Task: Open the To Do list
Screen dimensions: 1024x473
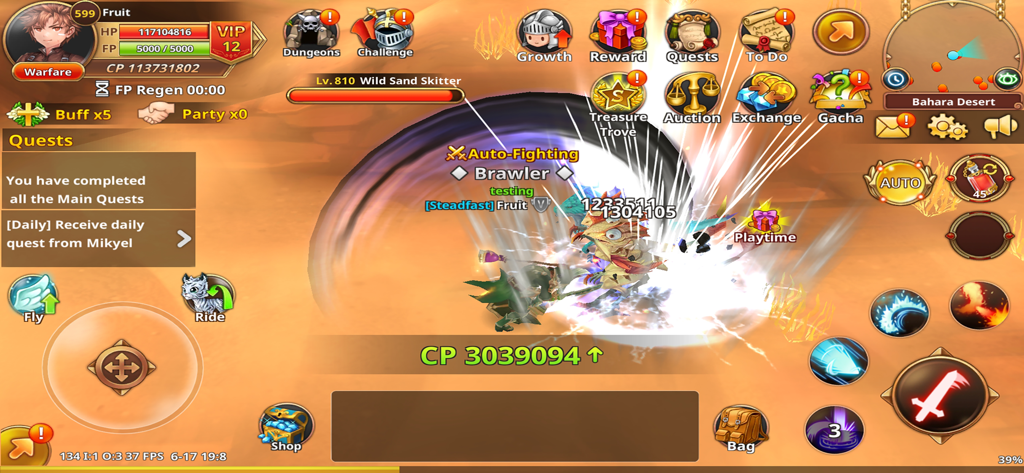Action: (766, 35)
